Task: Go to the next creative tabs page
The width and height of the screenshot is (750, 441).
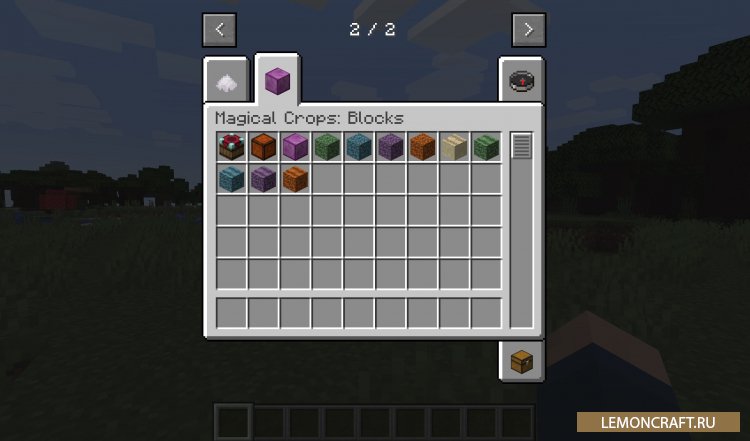Action: coord(528,30)
